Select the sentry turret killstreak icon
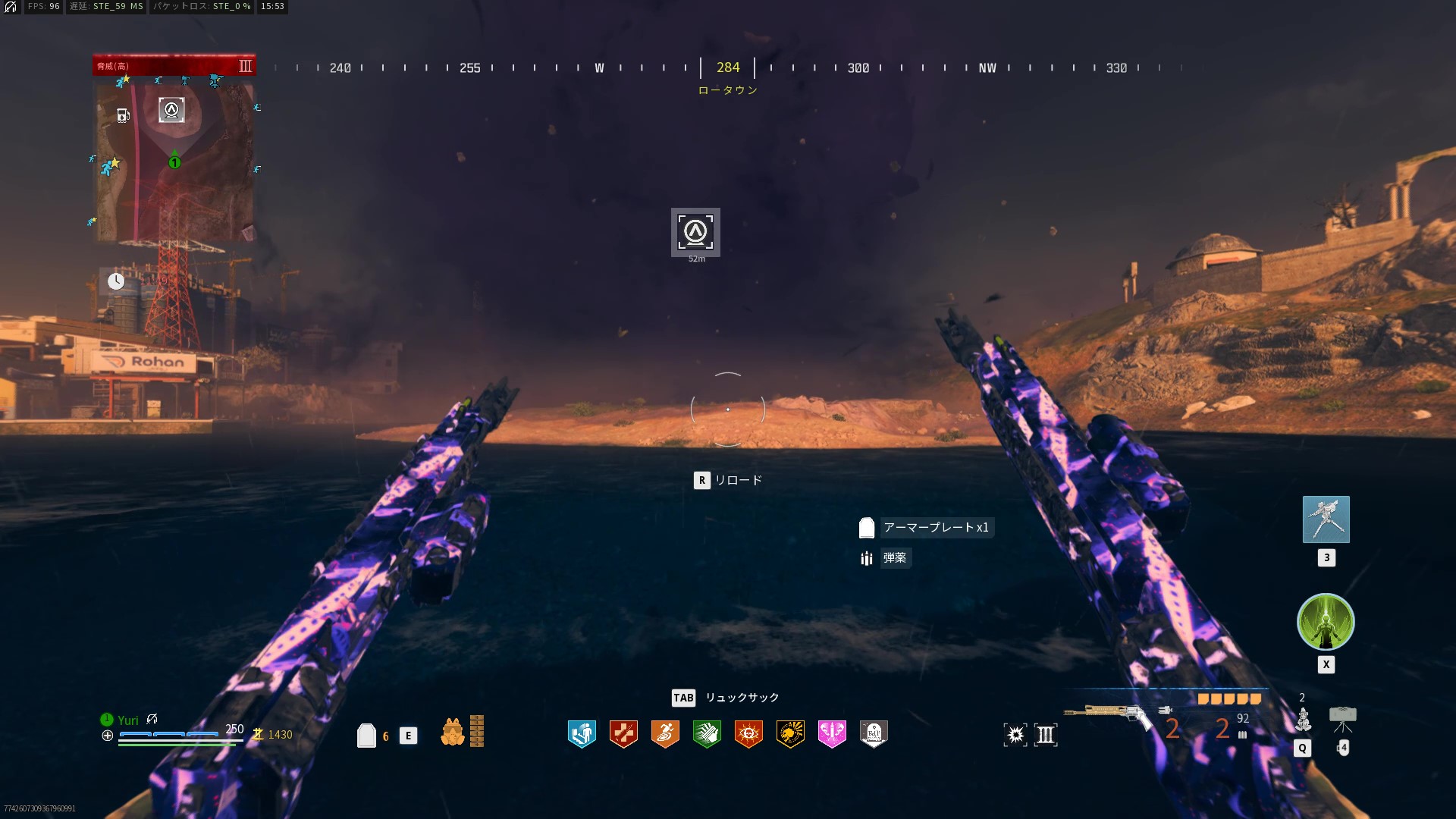Image resolution: width=1456 pixels, height=819 pixels. coord(1326,519)
